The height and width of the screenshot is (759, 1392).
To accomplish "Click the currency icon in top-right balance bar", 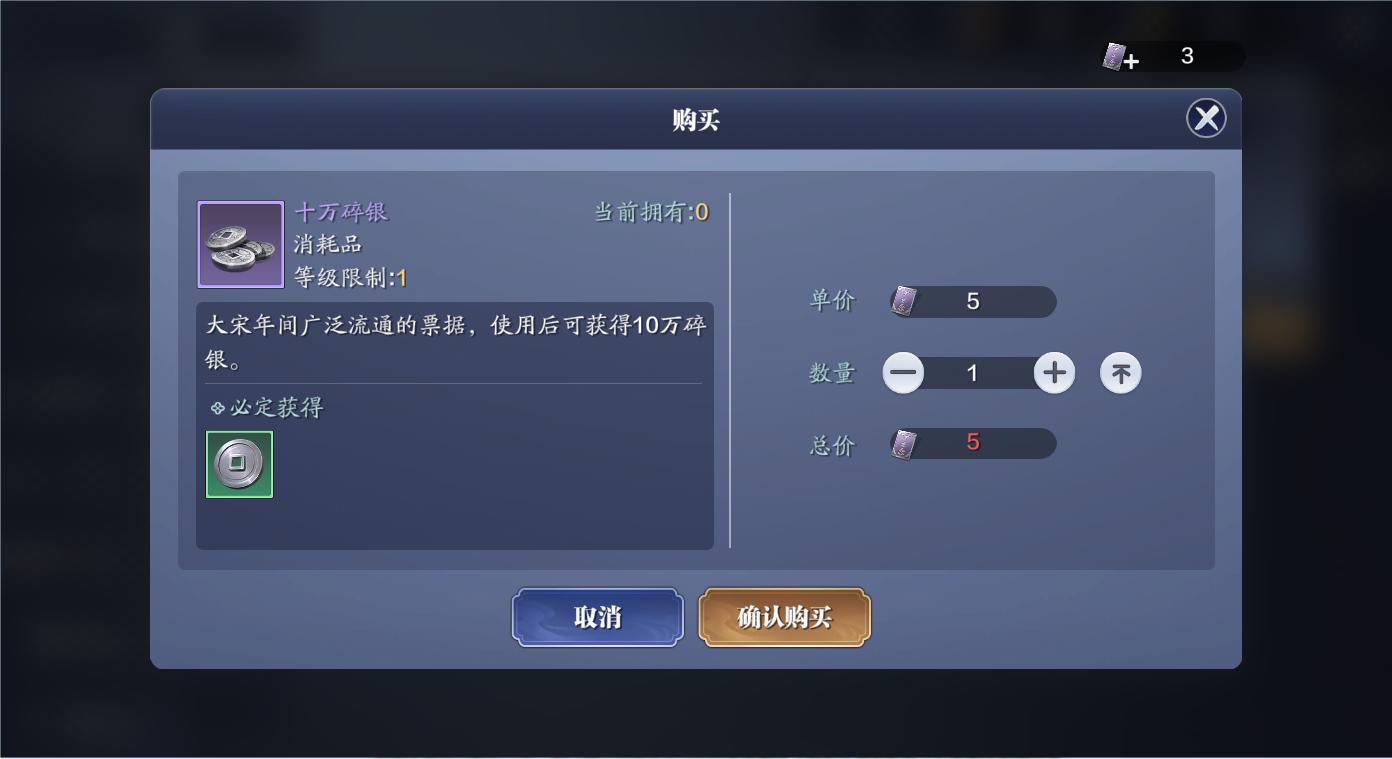I will pos(1113,55).
